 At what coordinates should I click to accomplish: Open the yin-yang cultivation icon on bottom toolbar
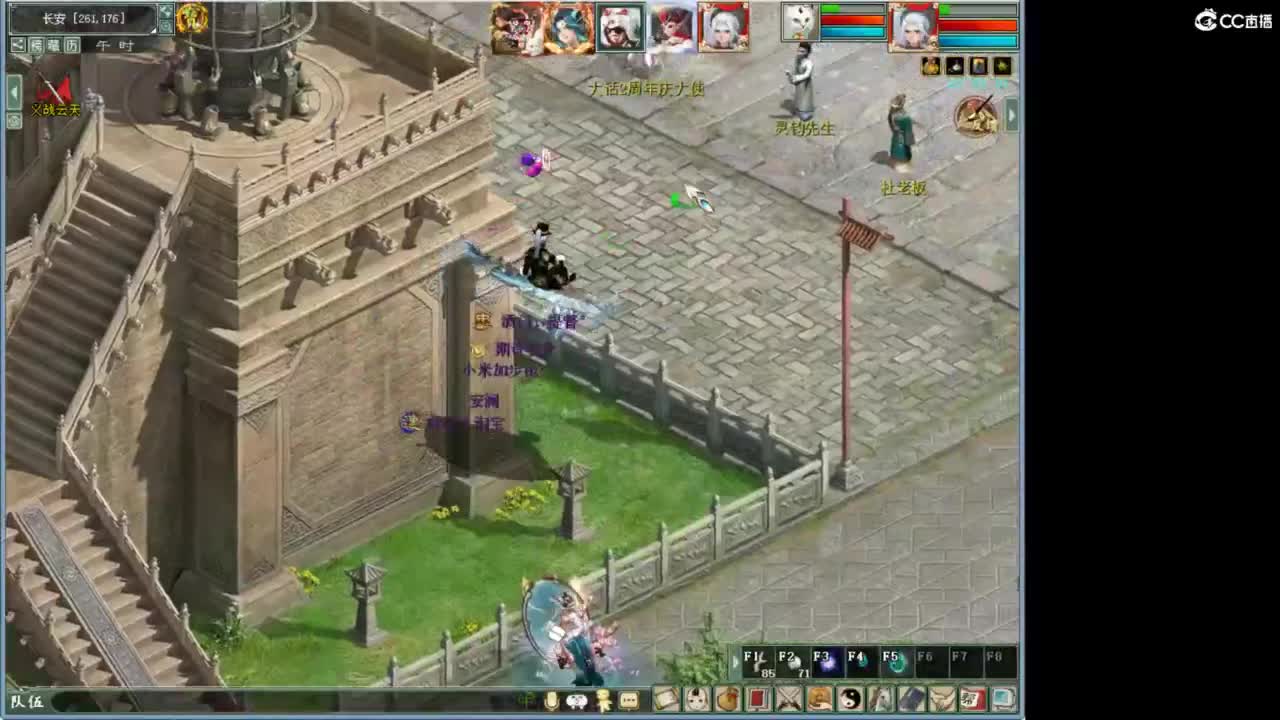point(850,698)
